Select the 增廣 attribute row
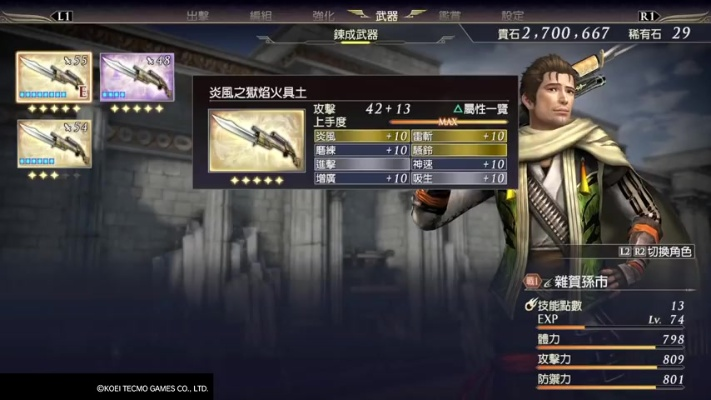Image resolution: width=711 pixels, height=400 pixels. point(359,178)
